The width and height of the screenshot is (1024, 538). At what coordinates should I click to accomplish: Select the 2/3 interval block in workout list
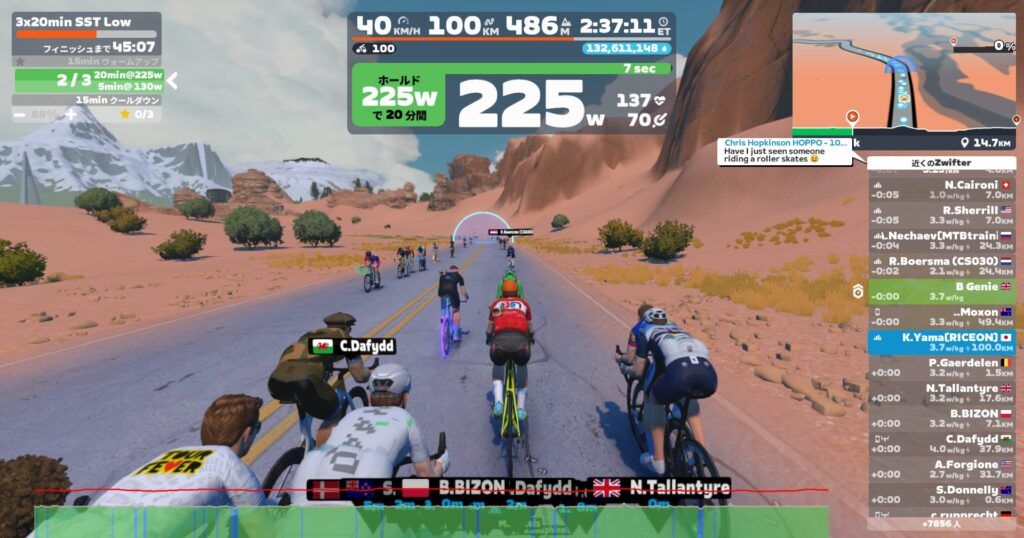[x=88, y=81]
